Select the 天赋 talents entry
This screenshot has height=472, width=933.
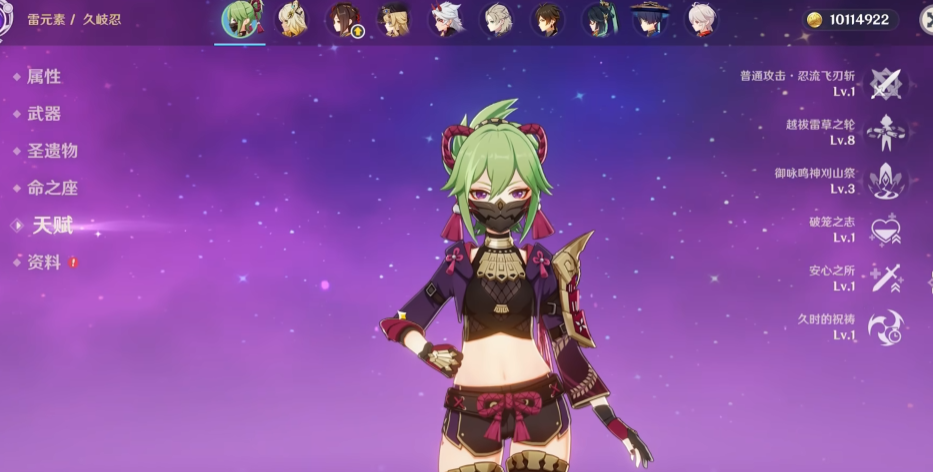[x=52, y=226]
